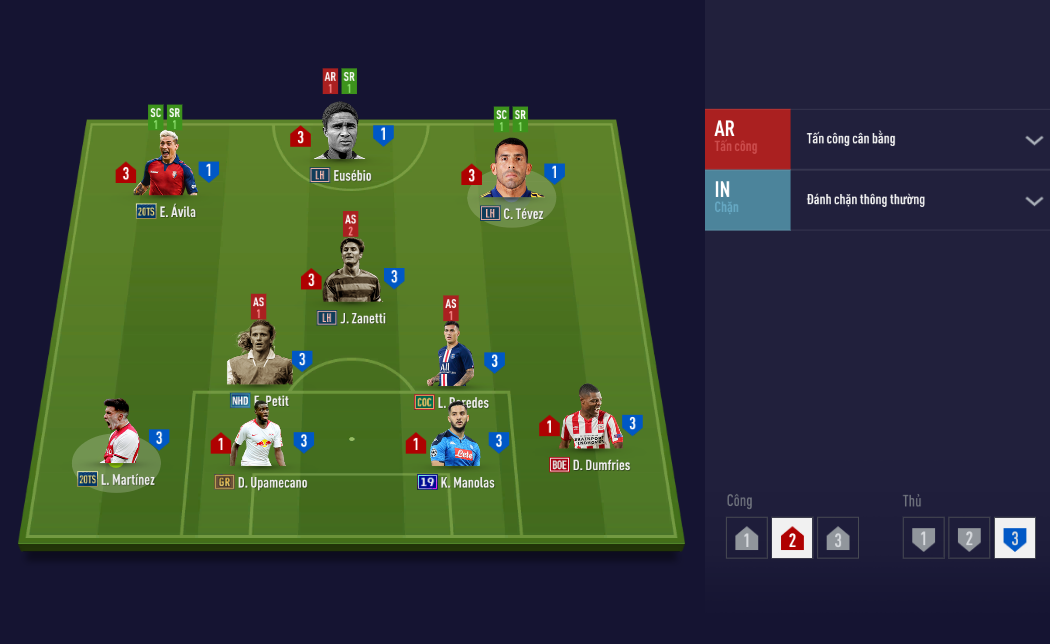Select E. Petit in midfield
This screenshot has height=644, width=1050.
[x=258, y=356]
